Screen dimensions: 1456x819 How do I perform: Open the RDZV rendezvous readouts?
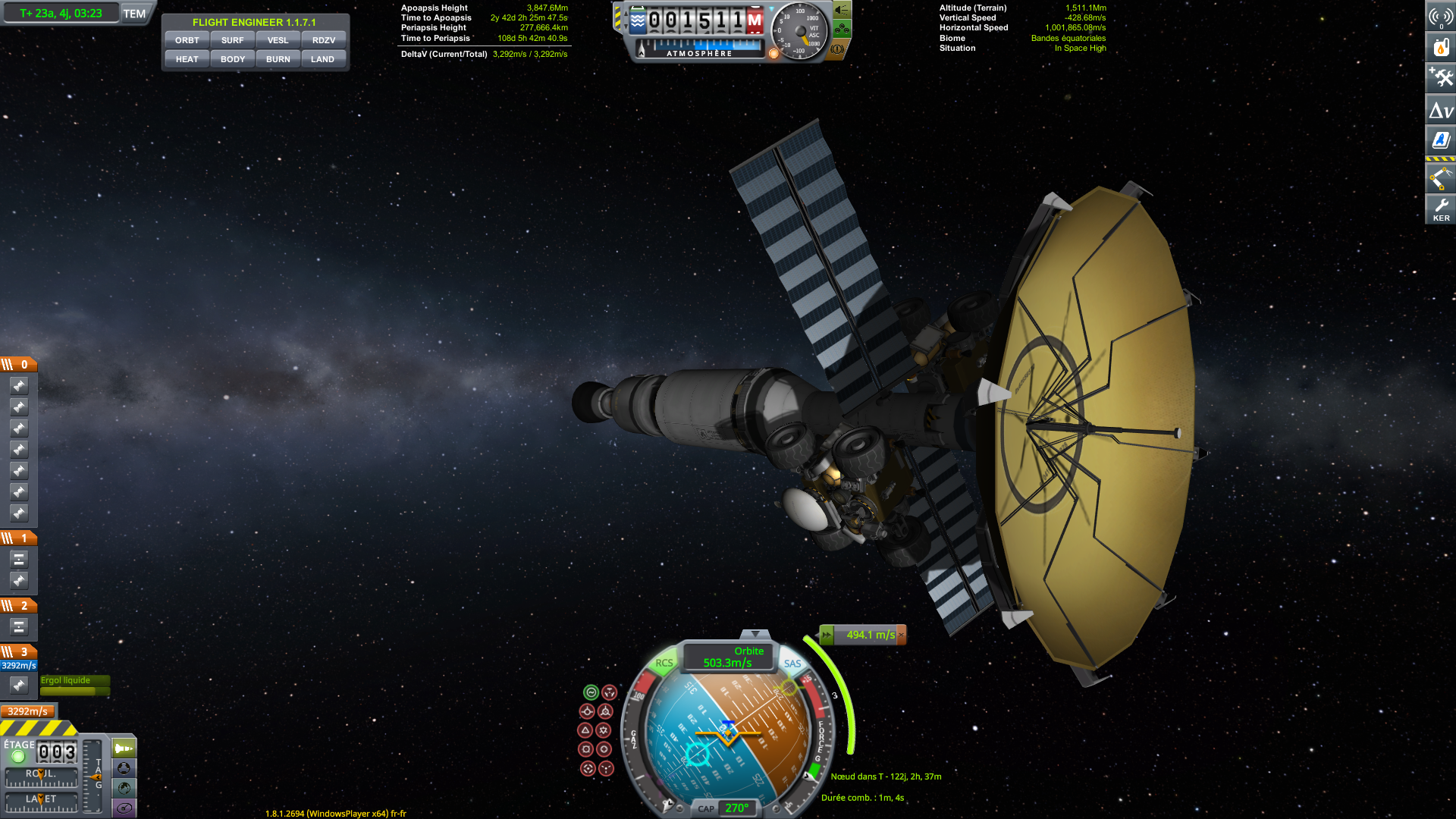point(323,40)
